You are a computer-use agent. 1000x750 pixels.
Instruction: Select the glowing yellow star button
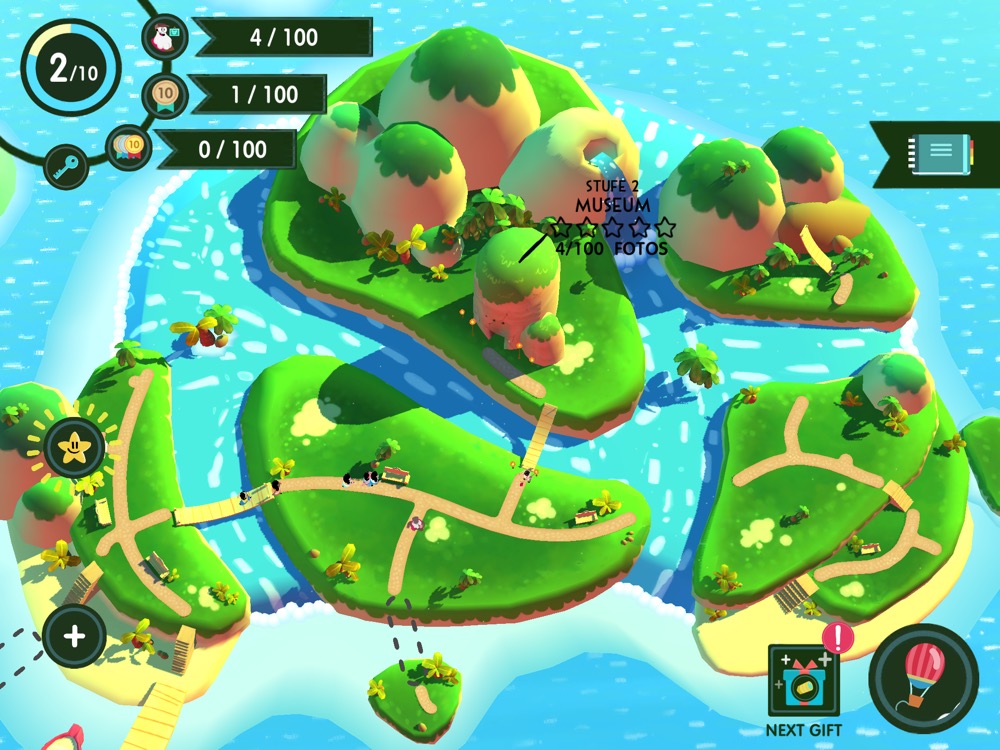click(73, 448)
